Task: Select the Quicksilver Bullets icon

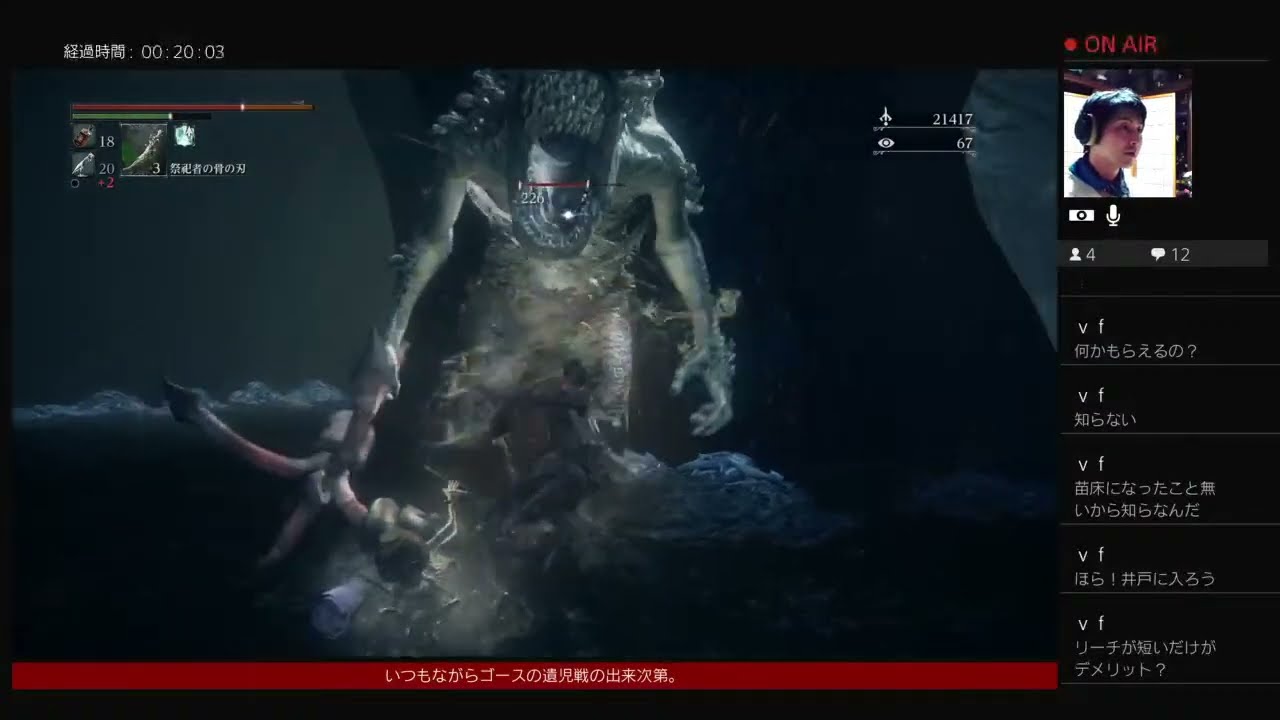Action: (82, 165)
